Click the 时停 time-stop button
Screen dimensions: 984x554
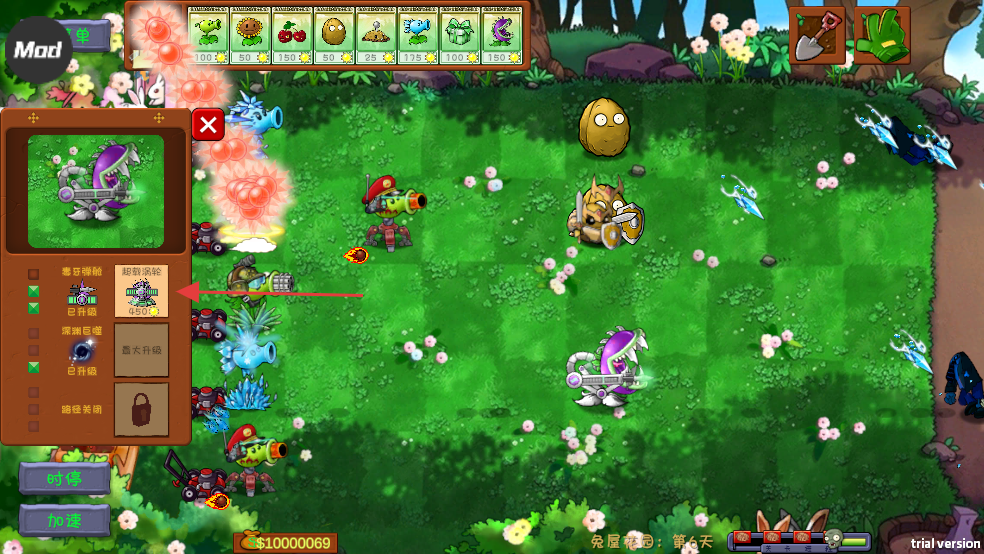point(64,479)
